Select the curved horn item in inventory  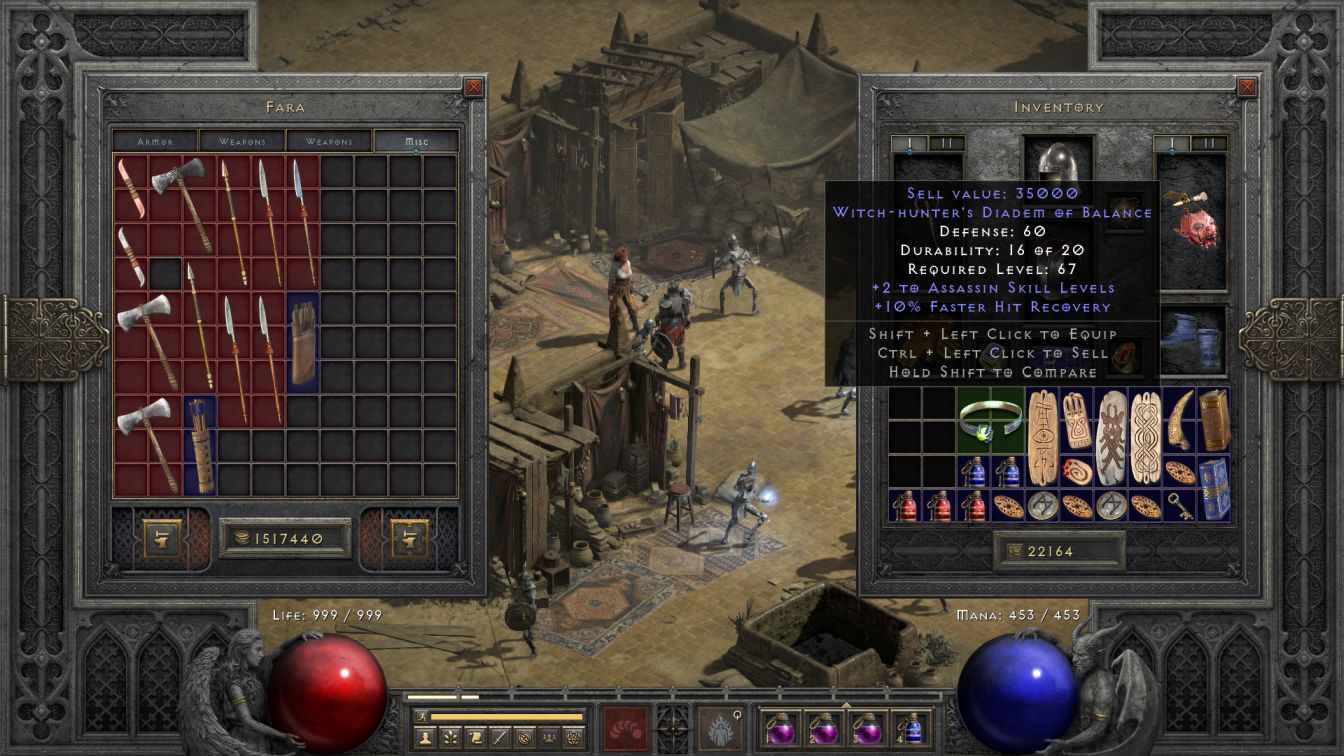coord(1180,420)
